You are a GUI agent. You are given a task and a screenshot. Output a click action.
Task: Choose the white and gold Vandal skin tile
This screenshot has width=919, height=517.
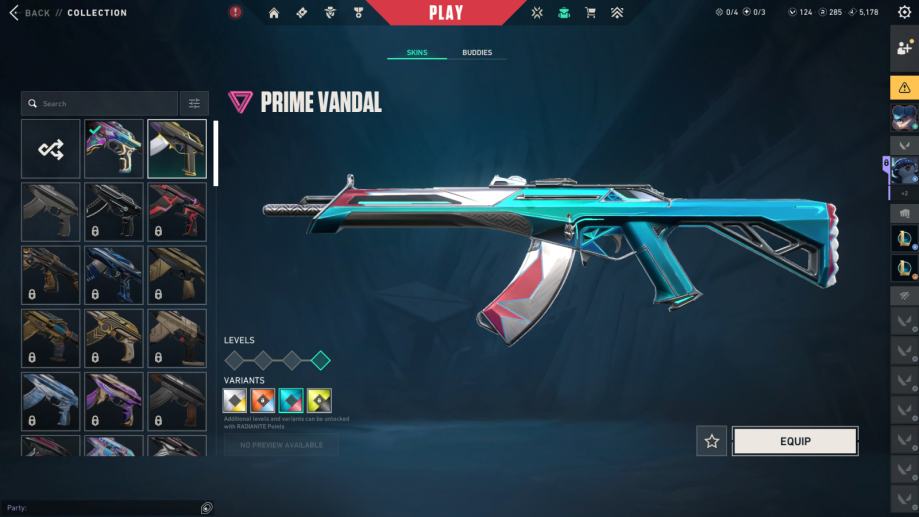point(177,149)
